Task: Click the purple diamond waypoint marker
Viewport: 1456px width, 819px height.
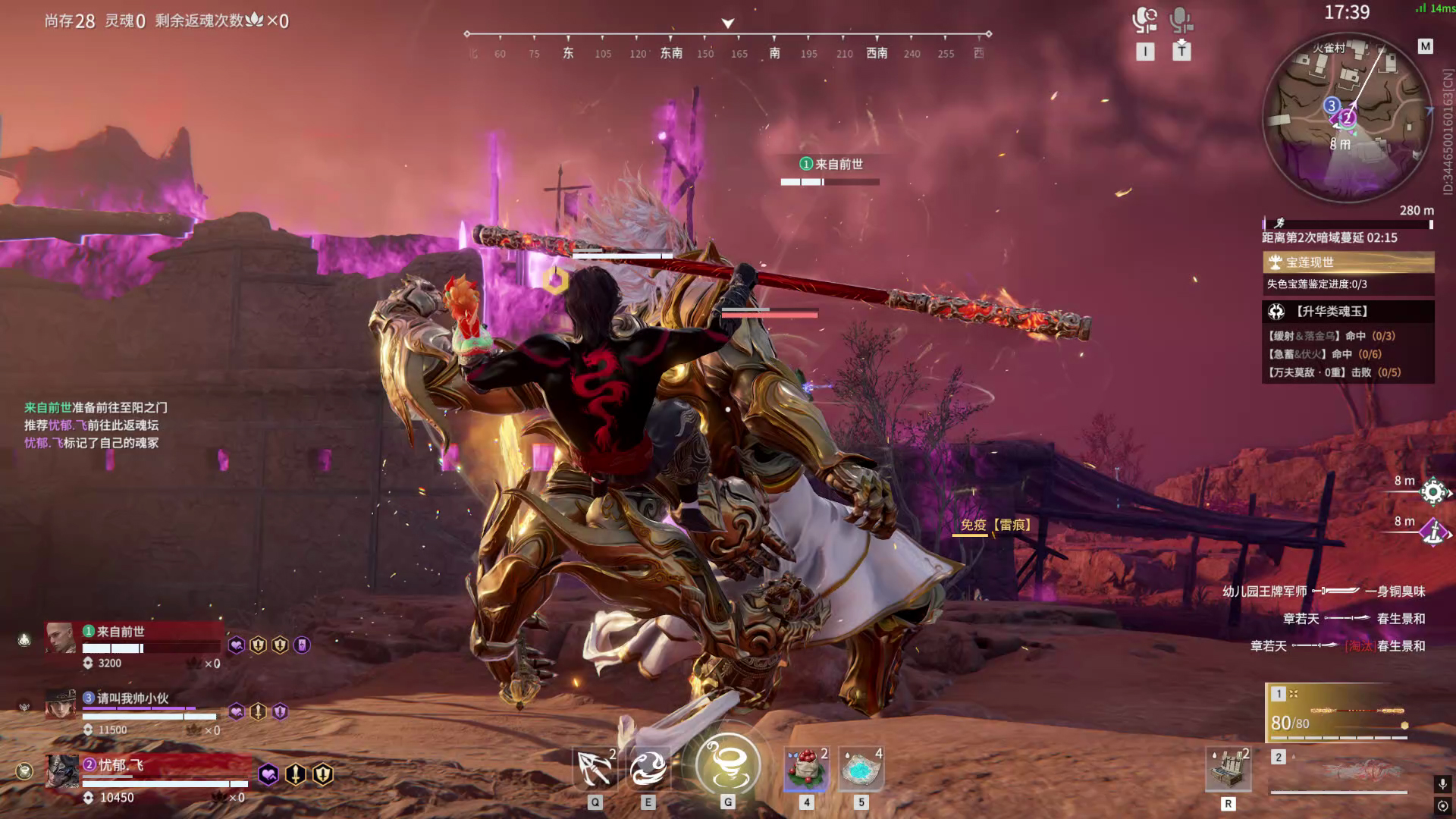Action: point(1433,532)
